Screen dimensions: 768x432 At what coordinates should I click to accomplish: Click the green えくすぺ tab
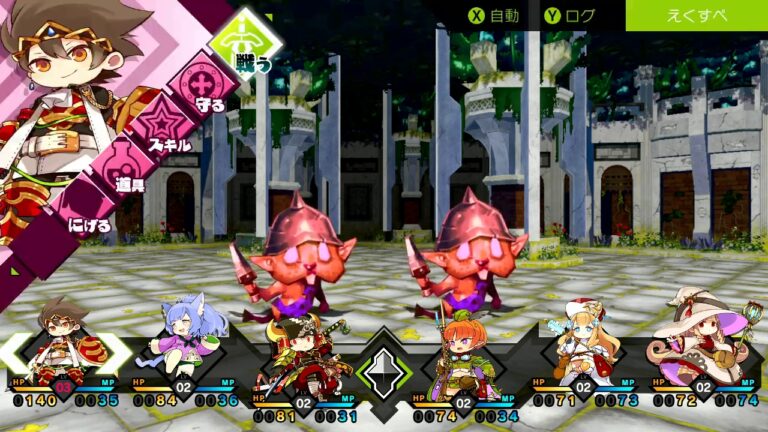click(x=696, y=15)
